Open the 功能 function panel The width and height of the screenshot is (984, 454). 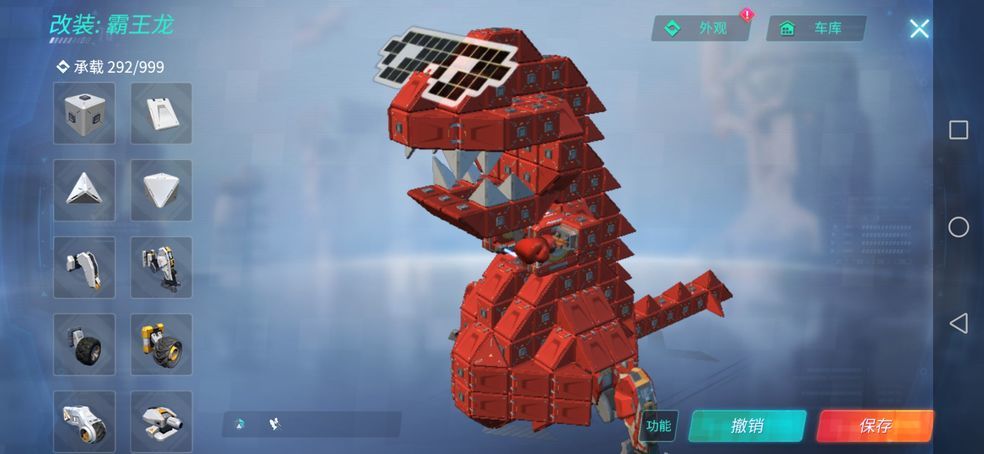click(658, 425)
